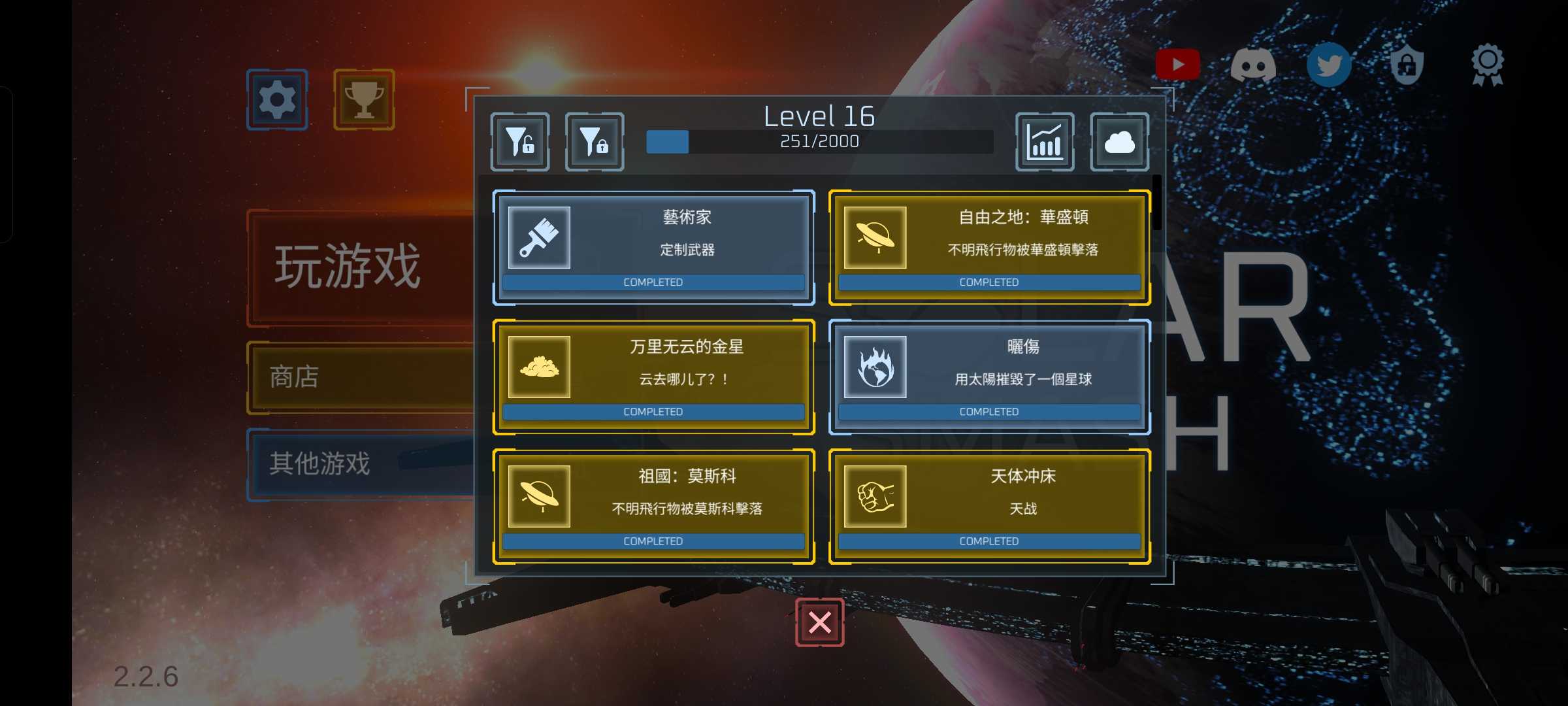
Task: View the statistics chart panel
Action: click(x=1045, y=142)
